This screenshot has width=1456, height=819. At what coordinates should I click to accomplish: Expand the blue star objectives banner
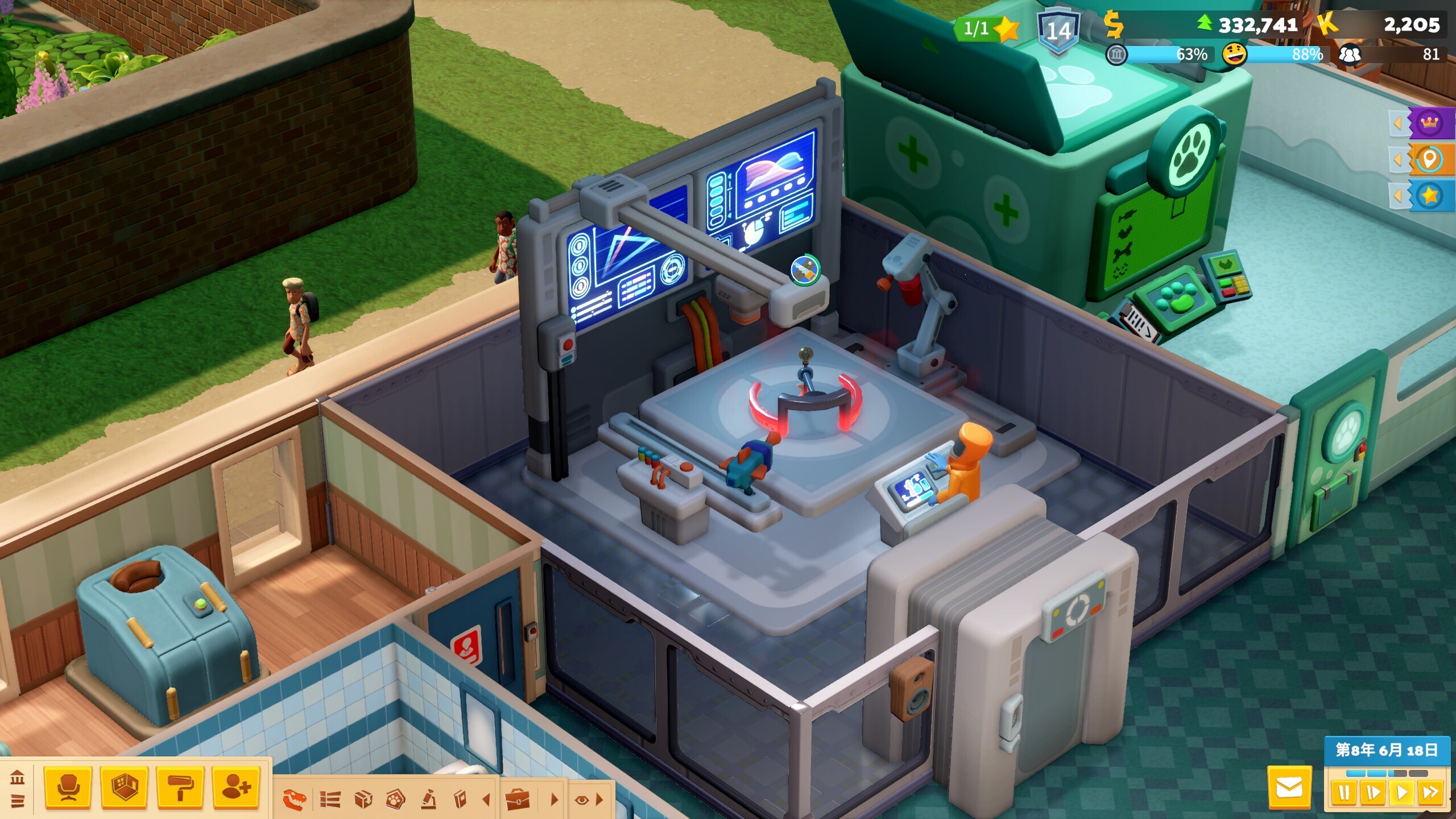pyautogui.click(x=1429, y=196)
